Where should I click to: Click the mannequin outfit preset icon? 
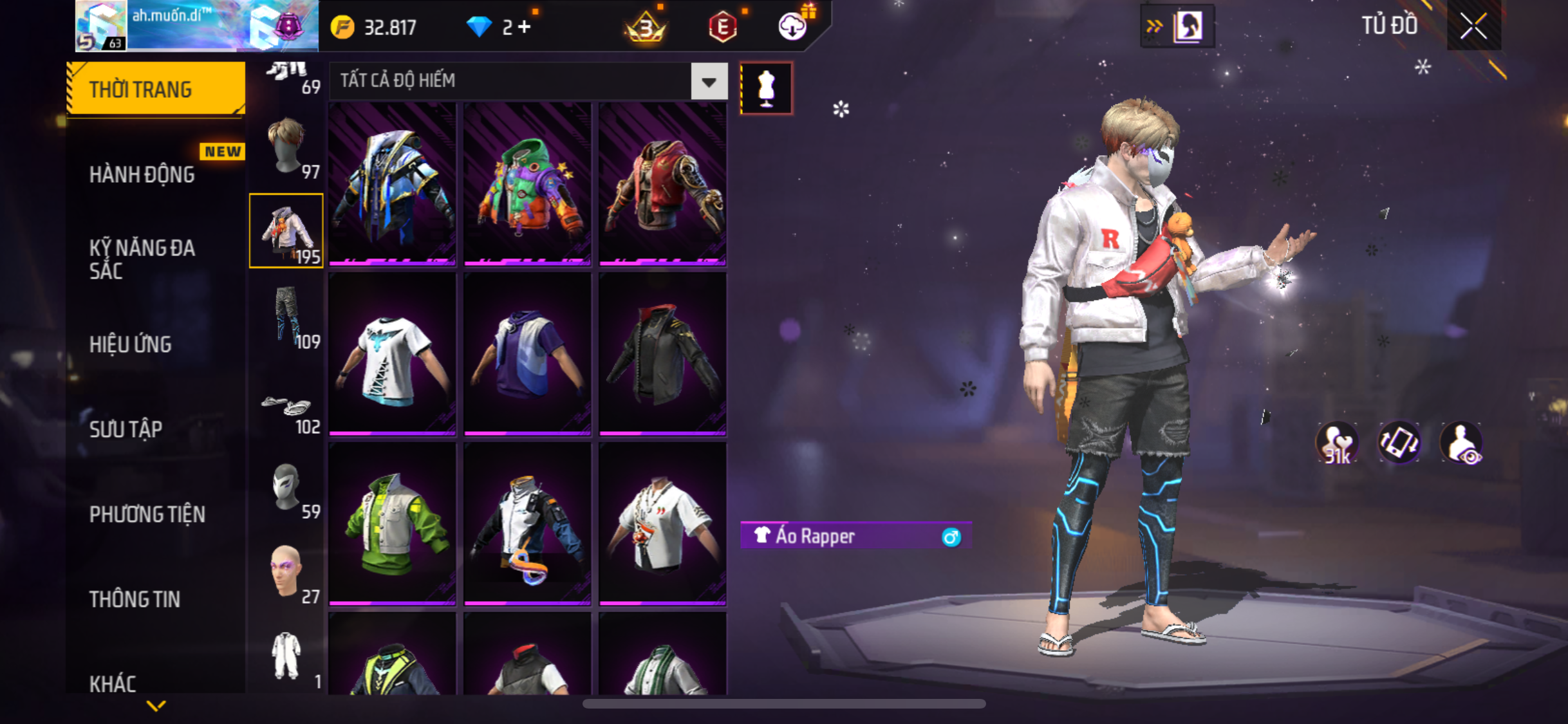(x=766, y=88)
